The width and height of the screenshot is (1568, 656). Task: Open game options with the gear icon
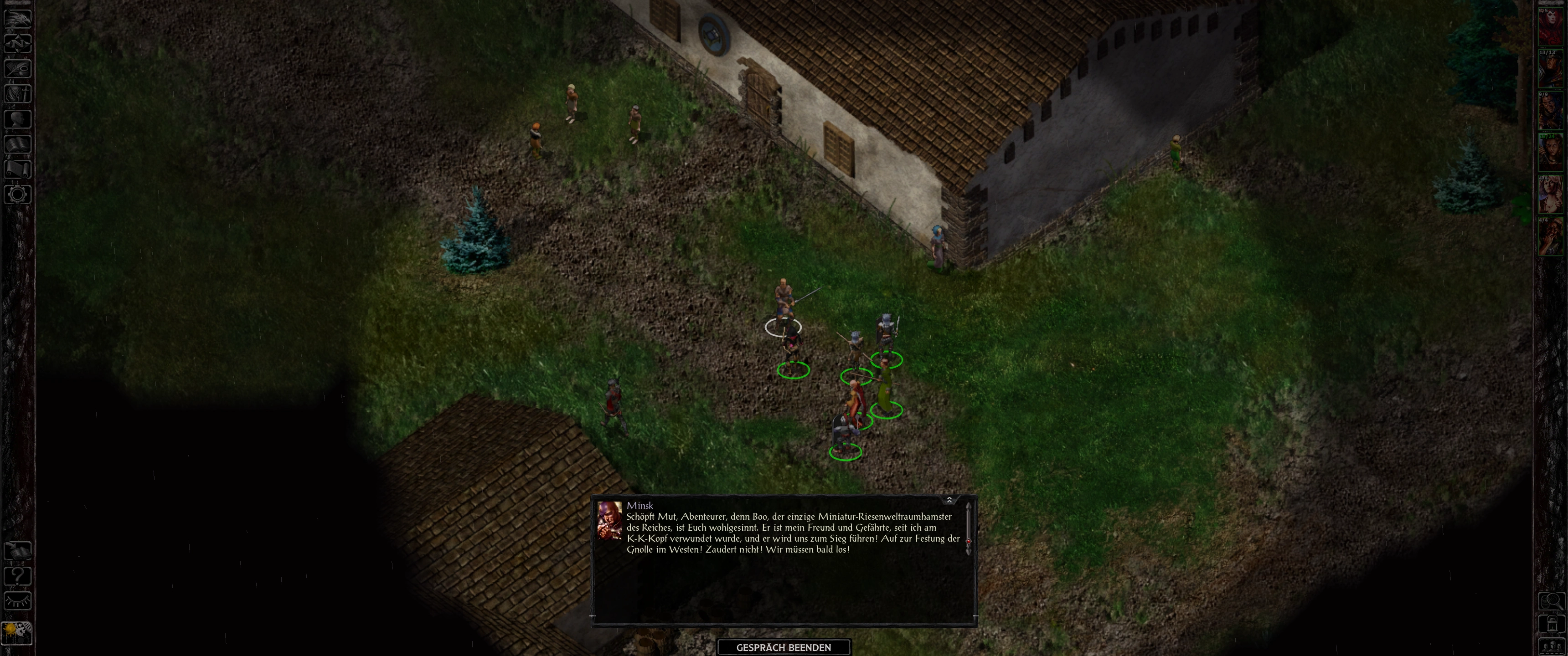click(x=18, y=195)
